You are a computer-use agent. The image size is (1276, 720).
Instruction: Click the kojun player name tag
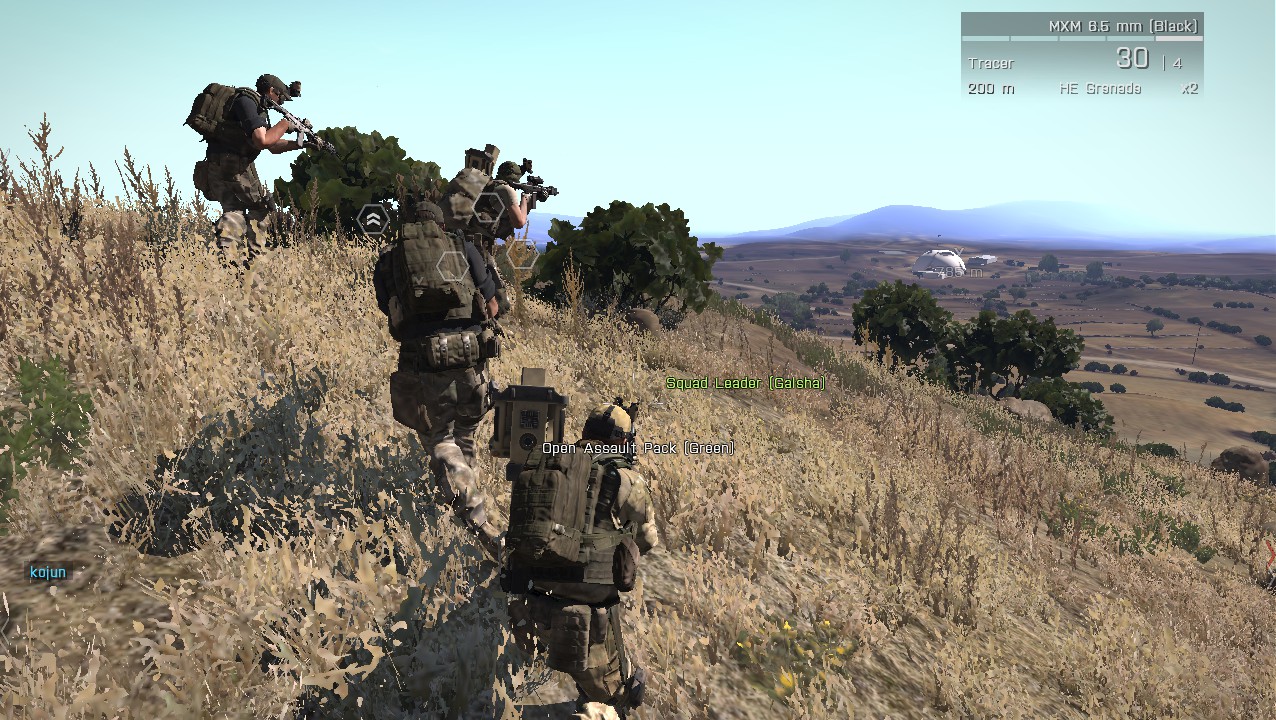(48, 572)
